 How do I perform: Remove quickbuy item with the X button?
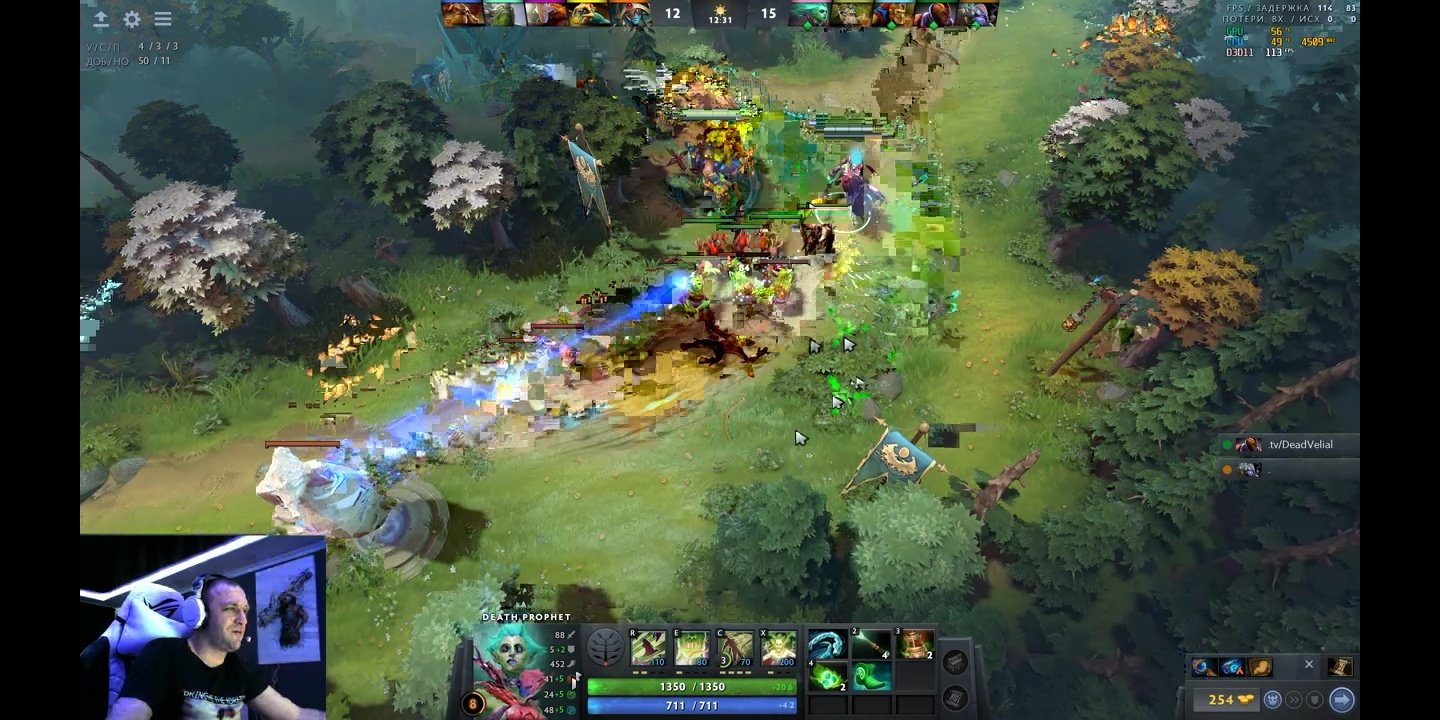click(x=1309, y=664)
